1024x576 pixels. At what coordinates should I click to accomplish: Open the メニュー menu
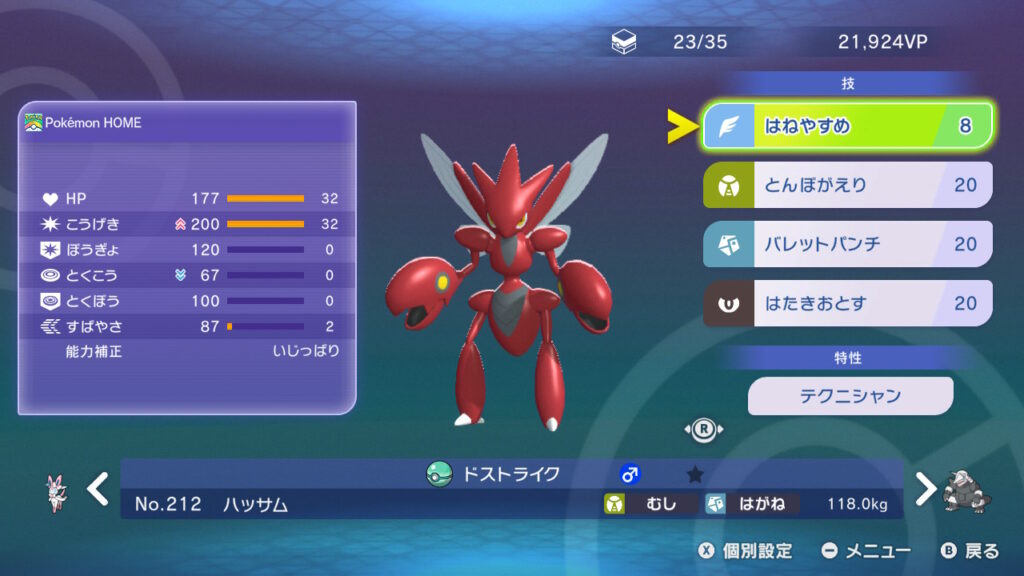[x=866, y=551]
